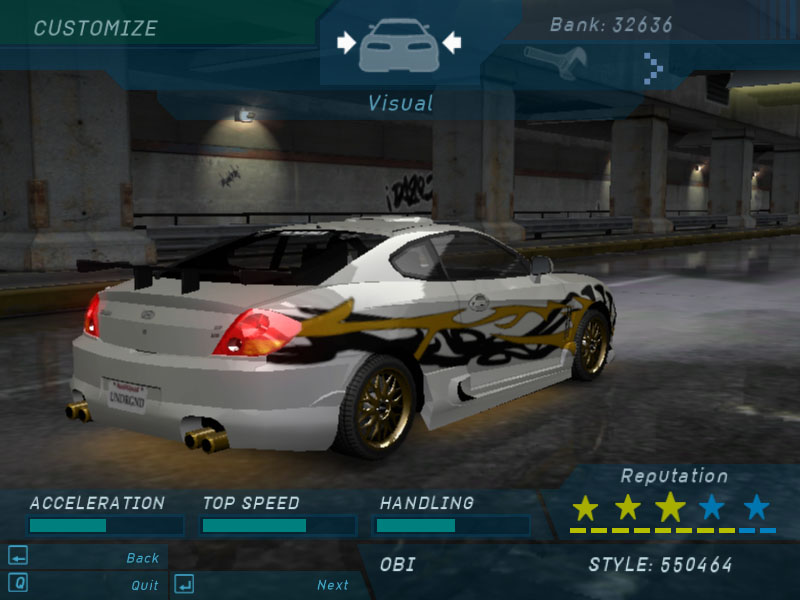This screenshot has height=600, width=800.
Task: Click the arrow right of the car icon
Action: pos(451,42)
